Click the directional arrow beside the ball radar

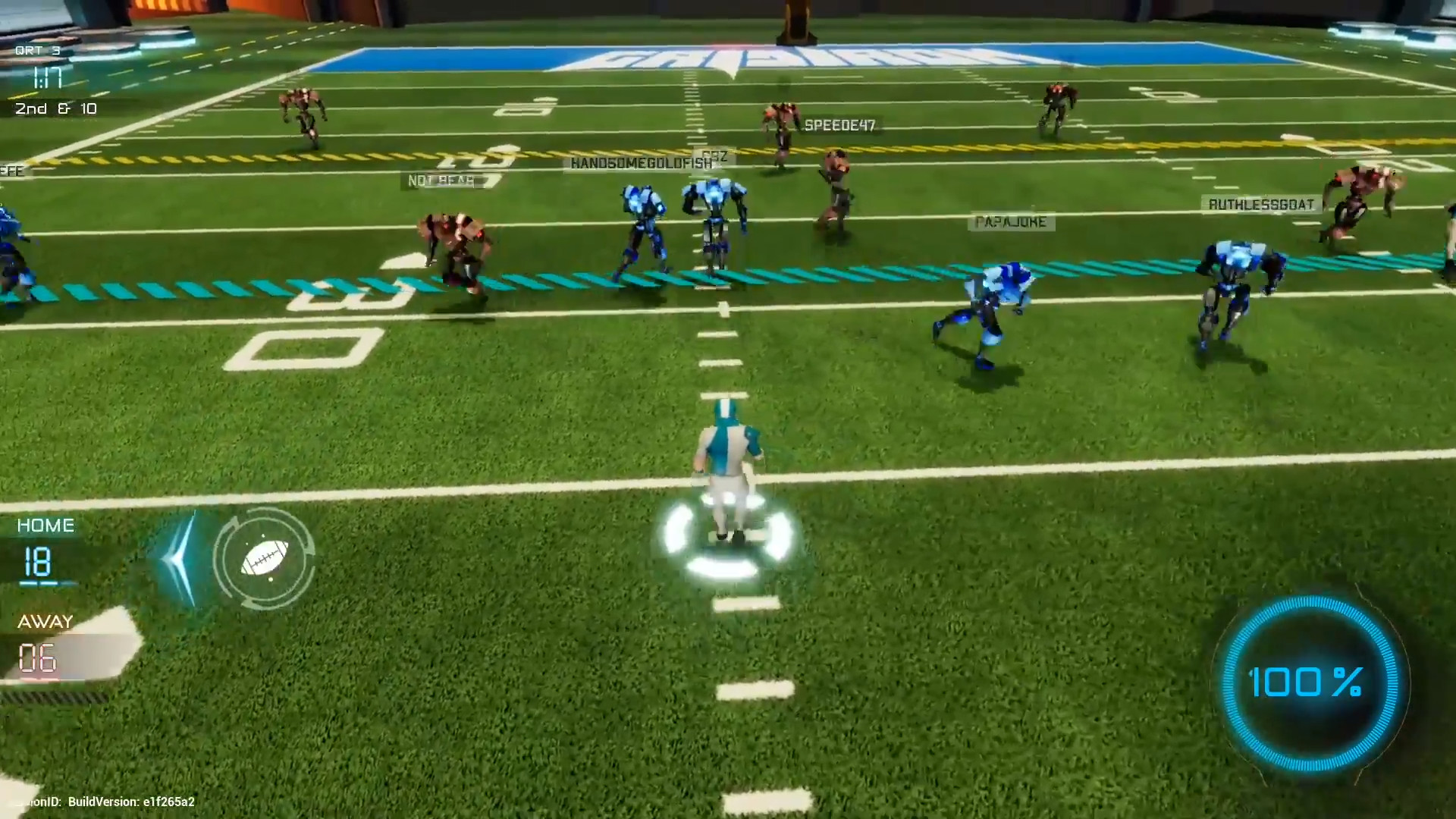[x=179, y=559]
